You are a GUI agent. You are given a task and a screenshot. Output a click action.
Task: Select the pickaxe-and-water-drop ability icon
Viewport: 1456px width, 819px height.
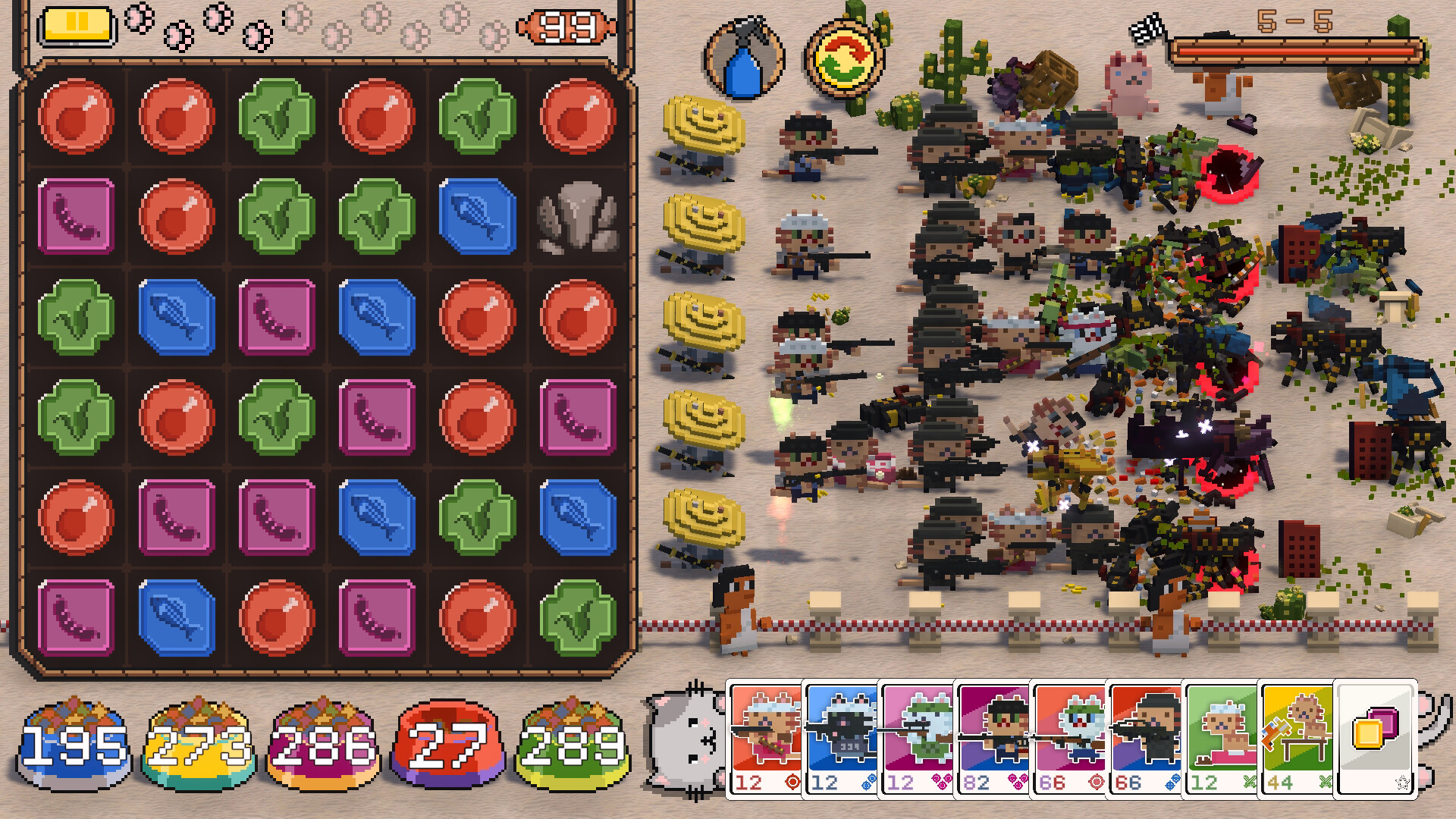click(x=743, y=57)
